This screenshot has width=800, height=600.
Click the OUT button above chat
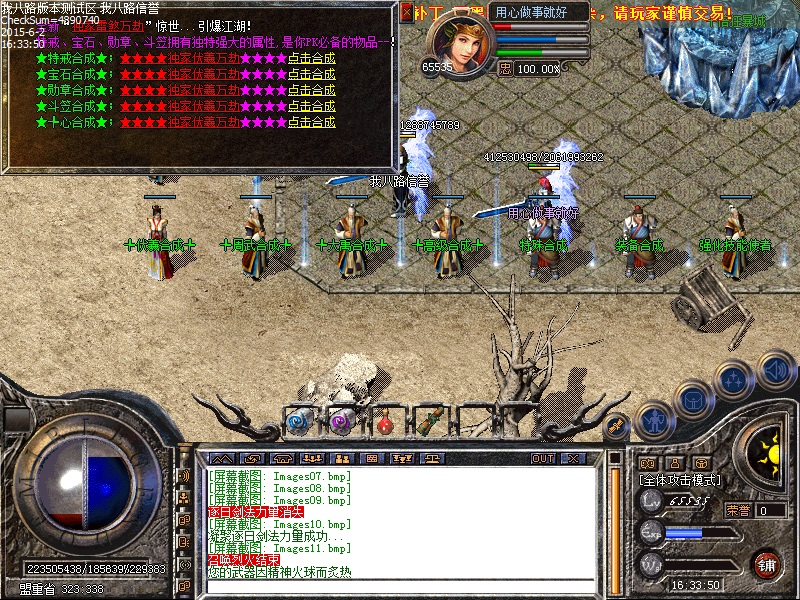click(x=543, y=458)
